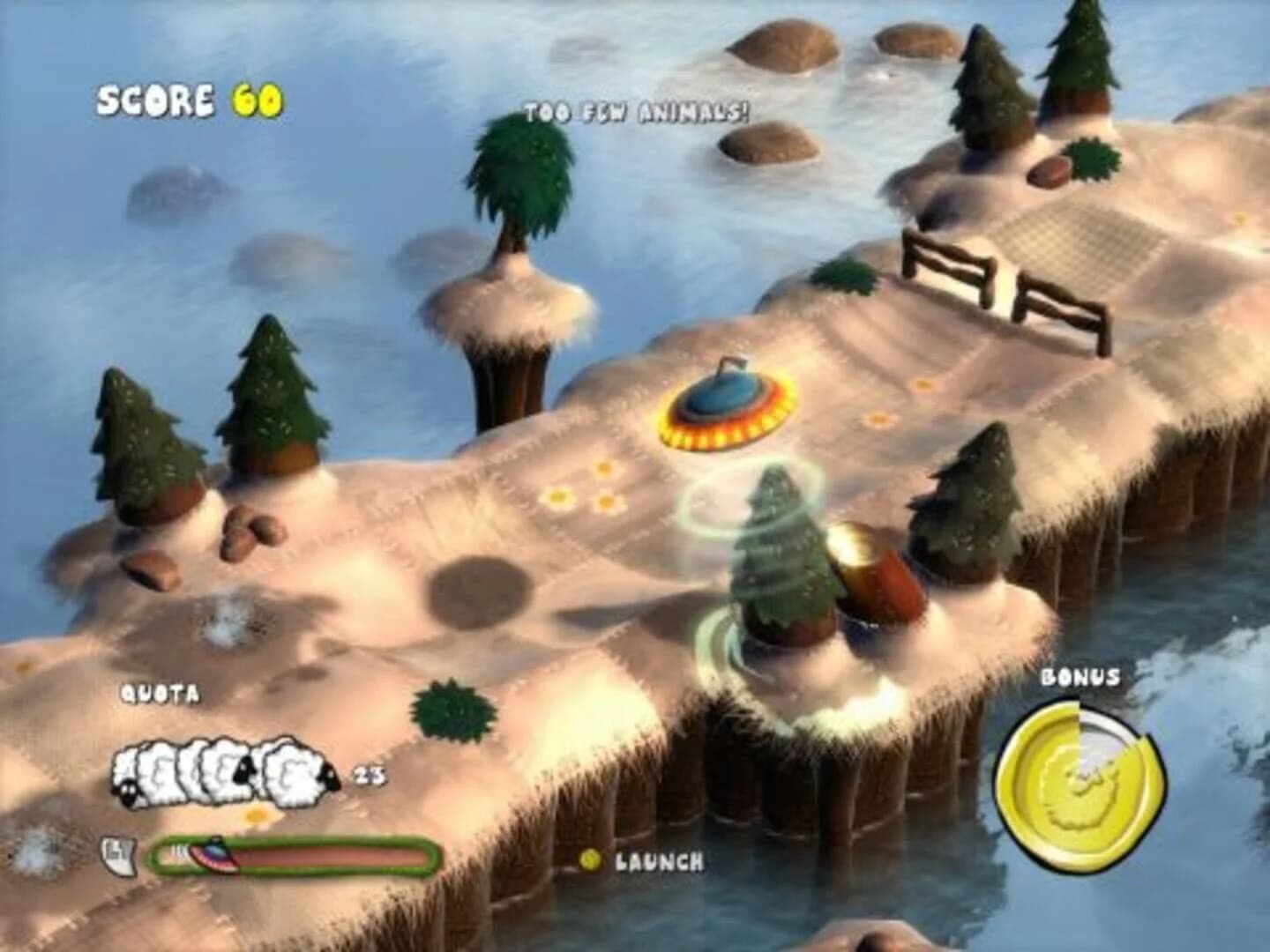Screen dimensions: 1270x952
Task: Open the QUOTA heading label
Action: [x=161, y=695]
